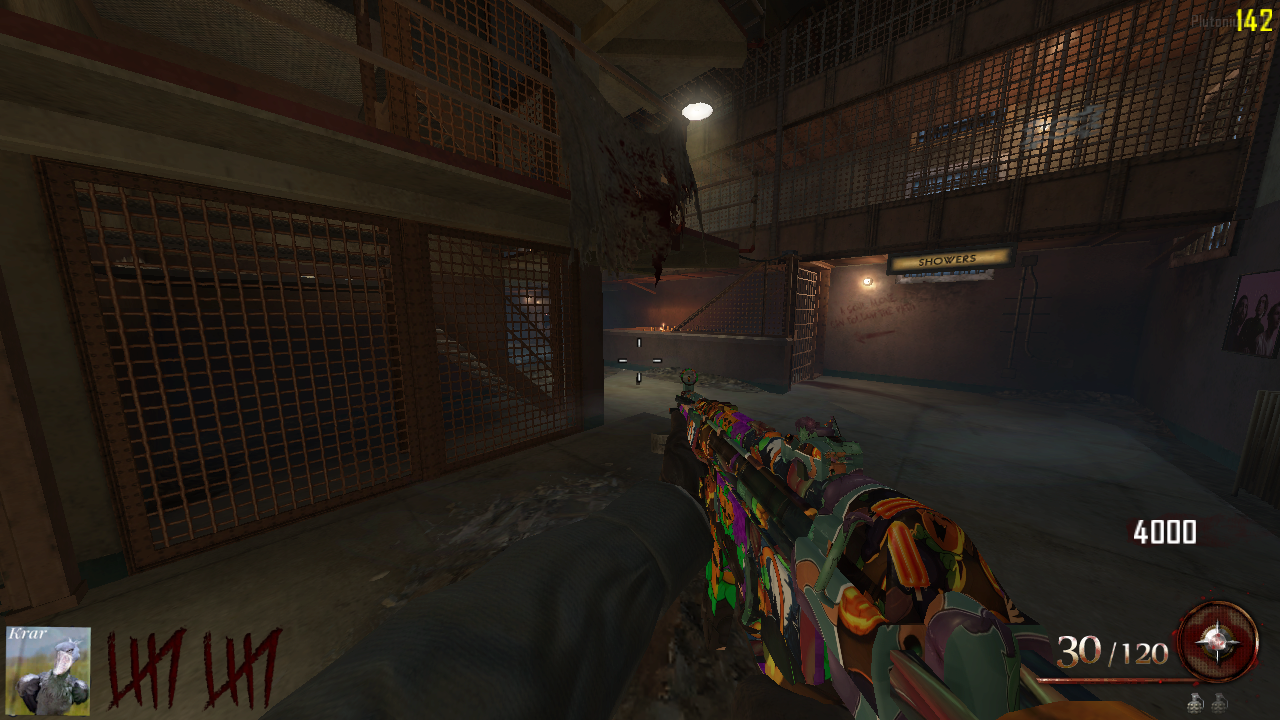Click the SHOWERS sign label

[x=948, y=259]
